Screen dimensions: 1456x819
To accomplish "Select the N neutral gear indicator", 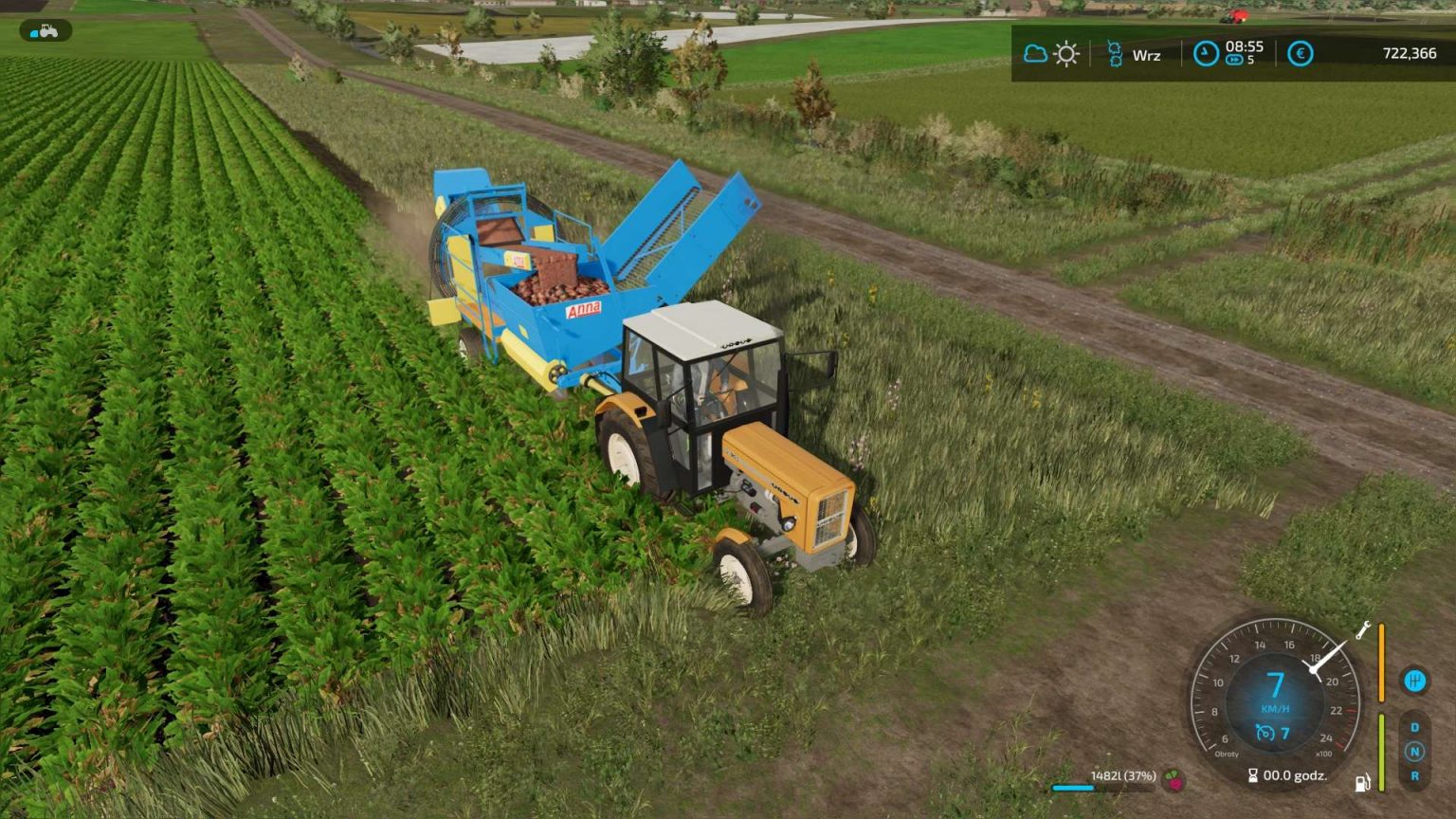I will point(1415,752).
